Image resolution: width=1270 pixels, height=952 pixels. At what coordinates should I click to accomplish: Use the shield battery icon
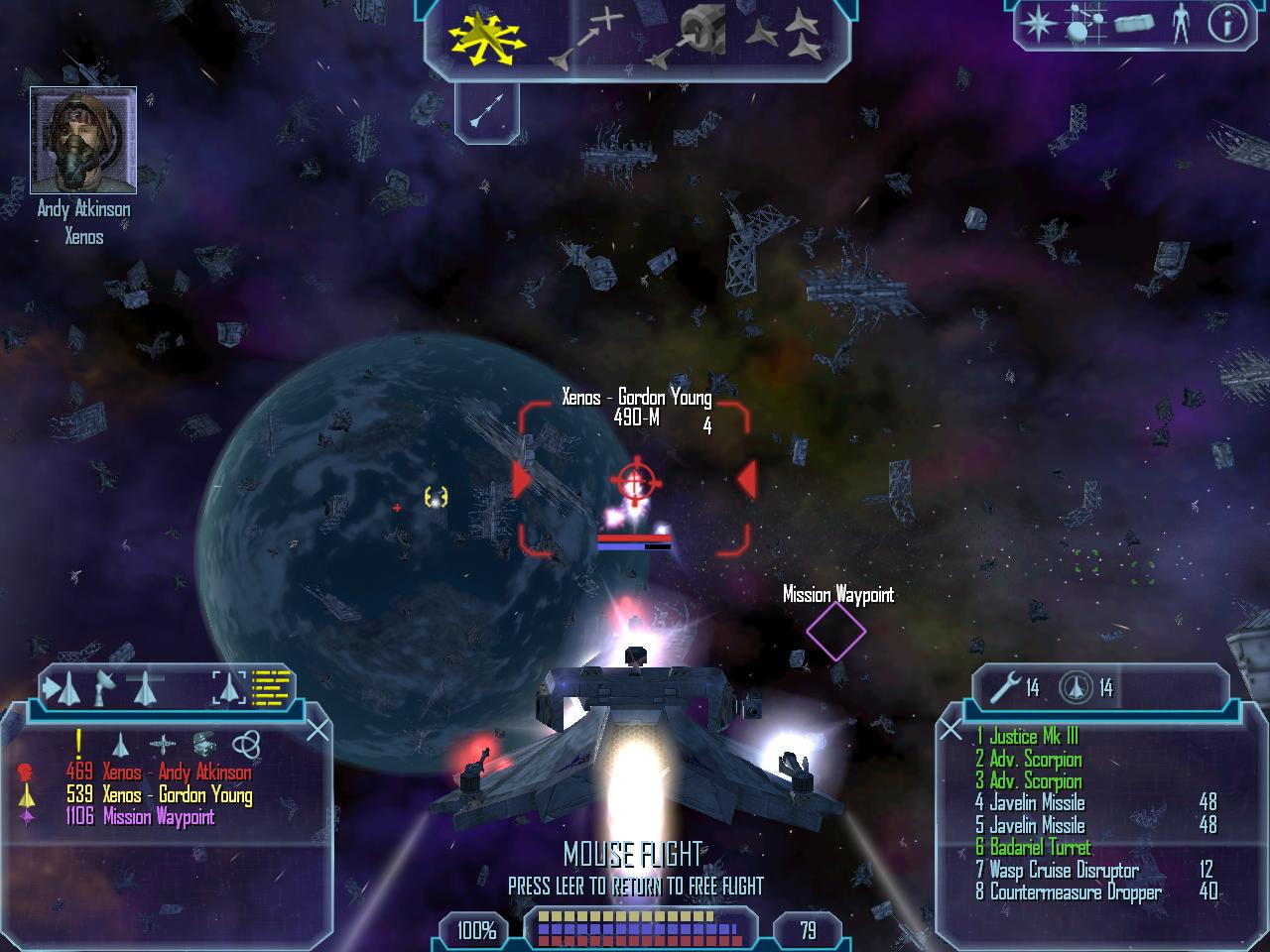(x=1075, y=686)
